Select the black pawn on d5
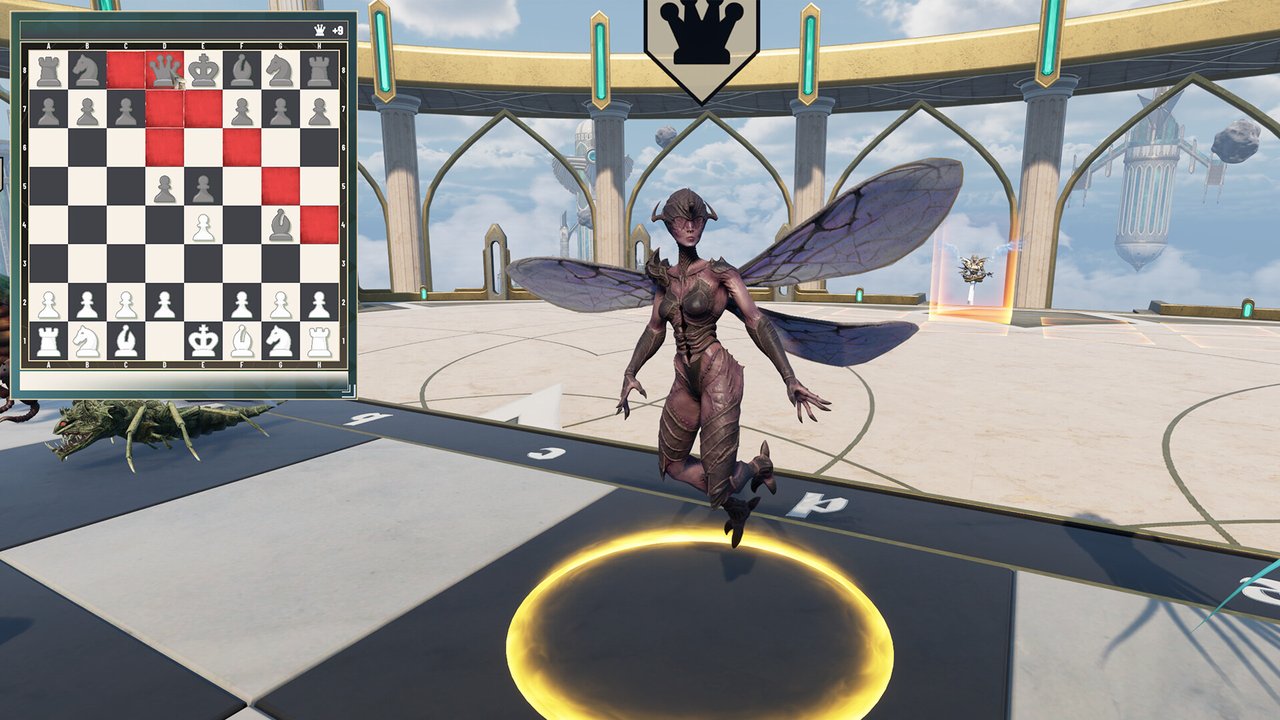This screenshot has width=1280, height=720. coord(165,186)
